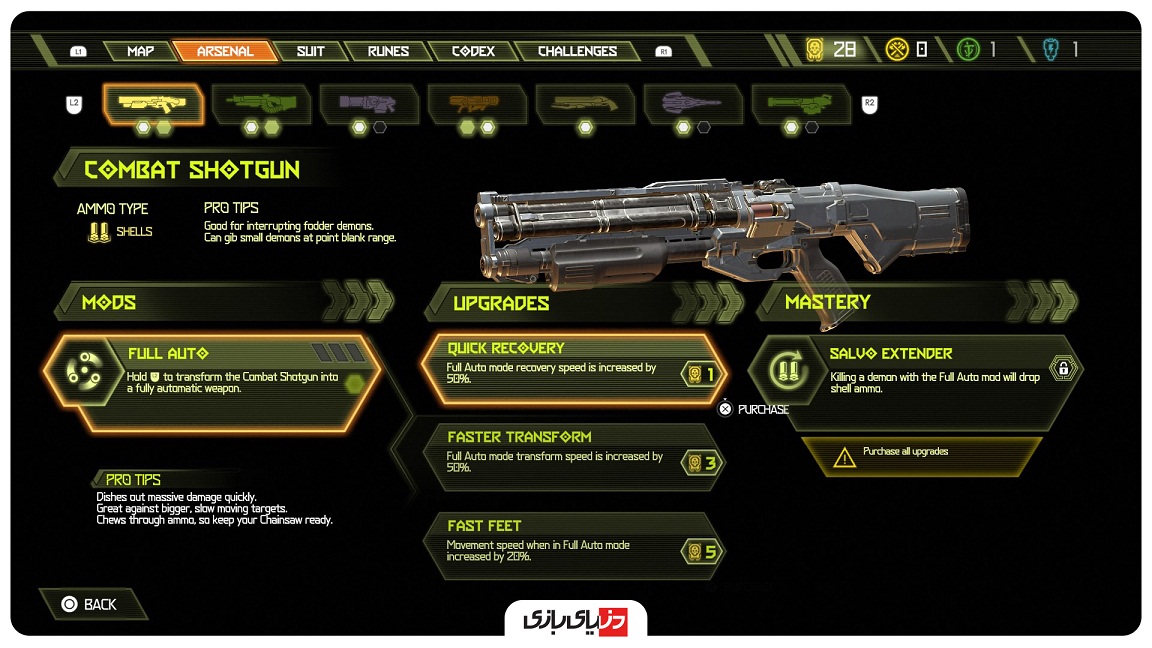Go to the Runes tab
1152x648 pixels.
coord(387,51)
